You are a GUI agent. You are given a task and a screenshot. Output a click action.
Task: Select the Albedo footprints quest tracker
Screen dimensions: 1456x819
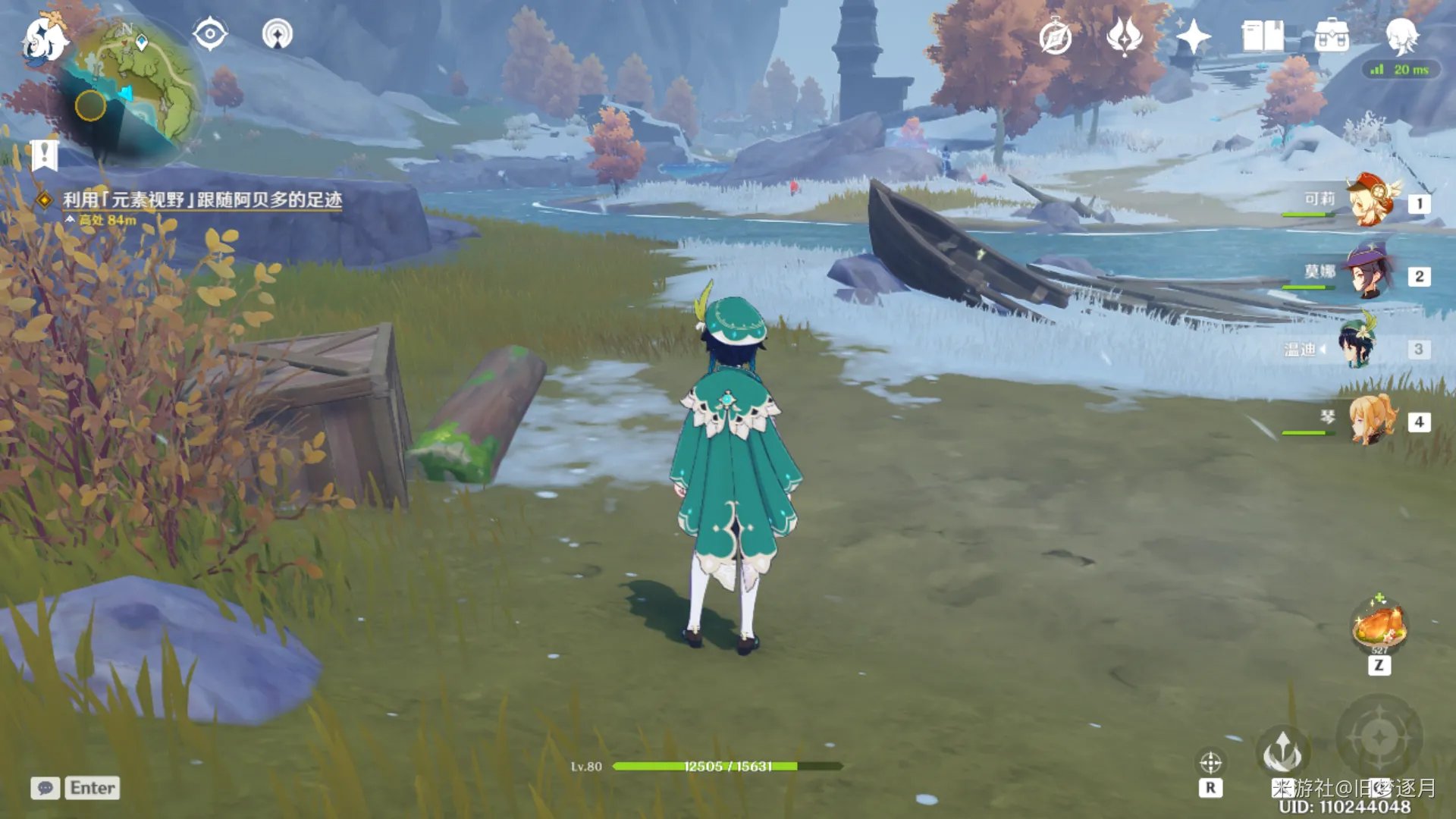coord(202,200)
